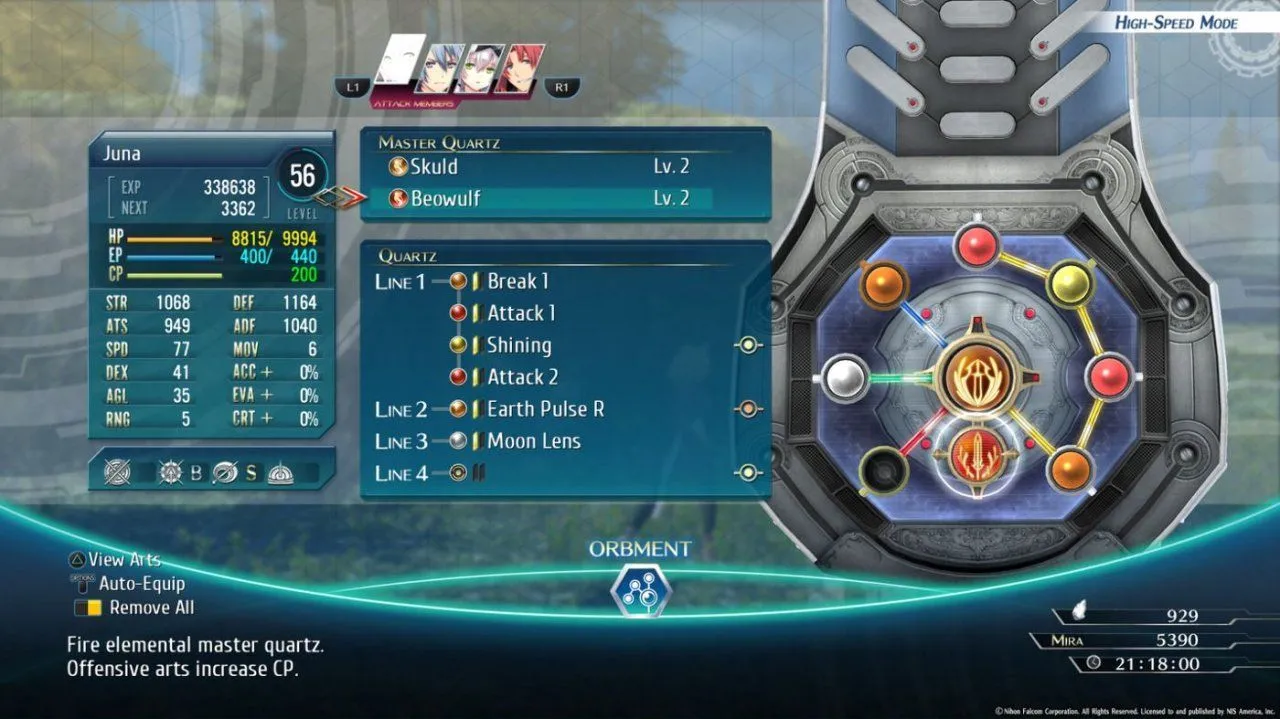The width and height of the screenshot is (1280, 719).
Task: Choose the Attack 1 quartz entry
Action: 520,313
